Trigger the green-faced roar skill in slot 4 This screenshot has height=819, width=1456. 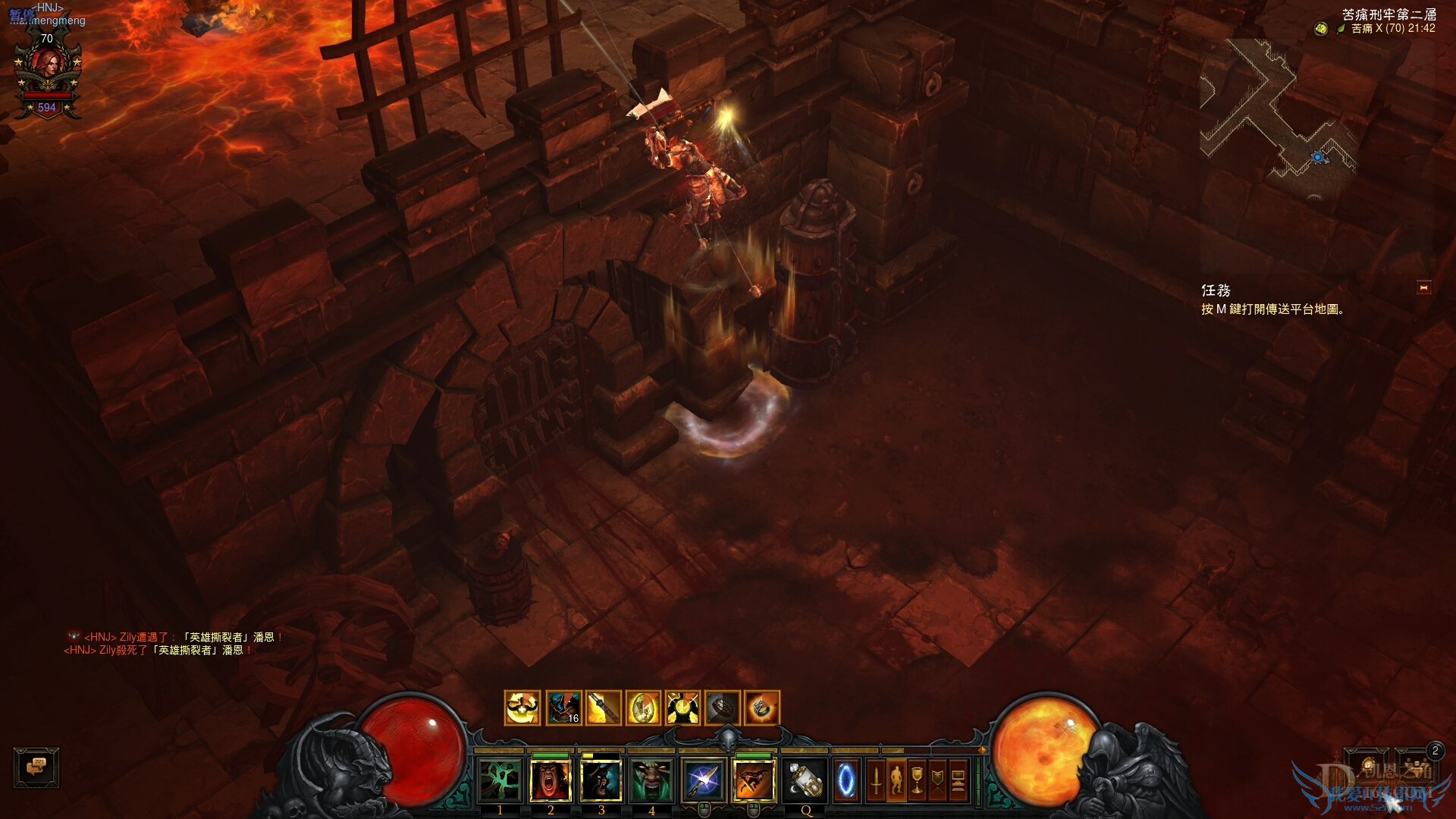651,780
